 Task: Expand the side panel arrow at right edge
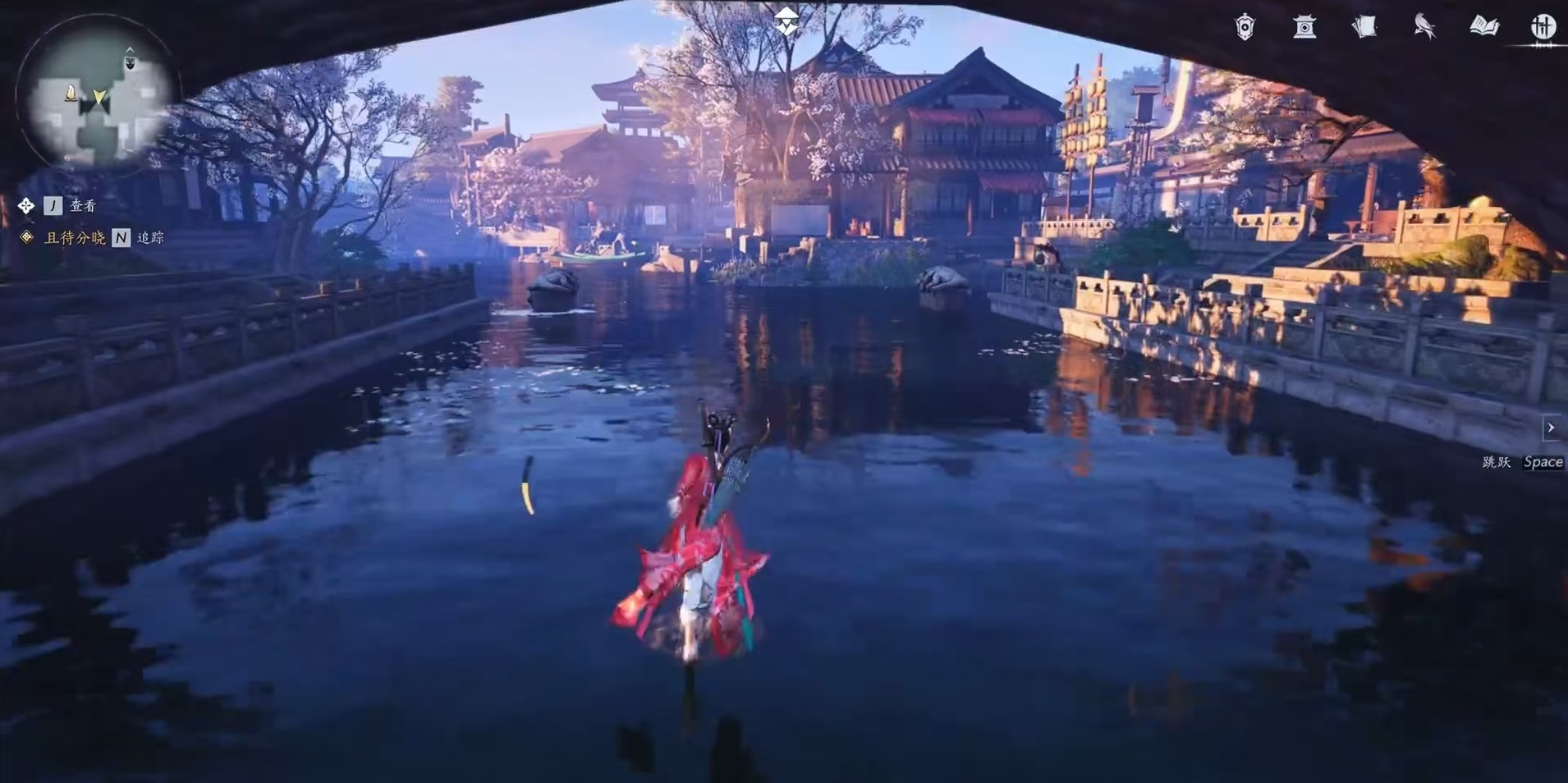[1551, 428]
